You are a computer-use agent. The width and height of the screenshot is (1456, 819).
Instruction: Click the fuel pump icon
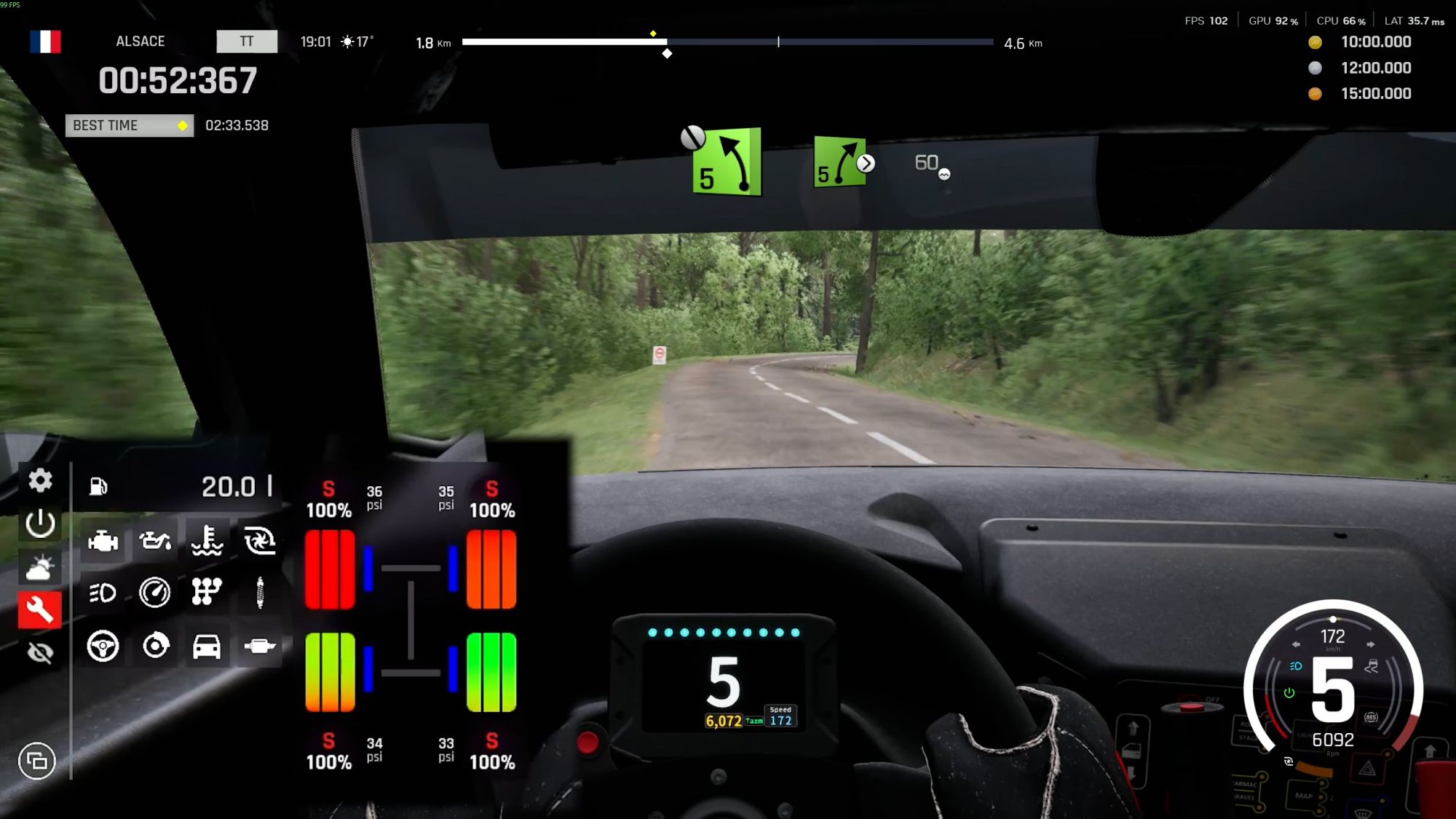point(98,486)
